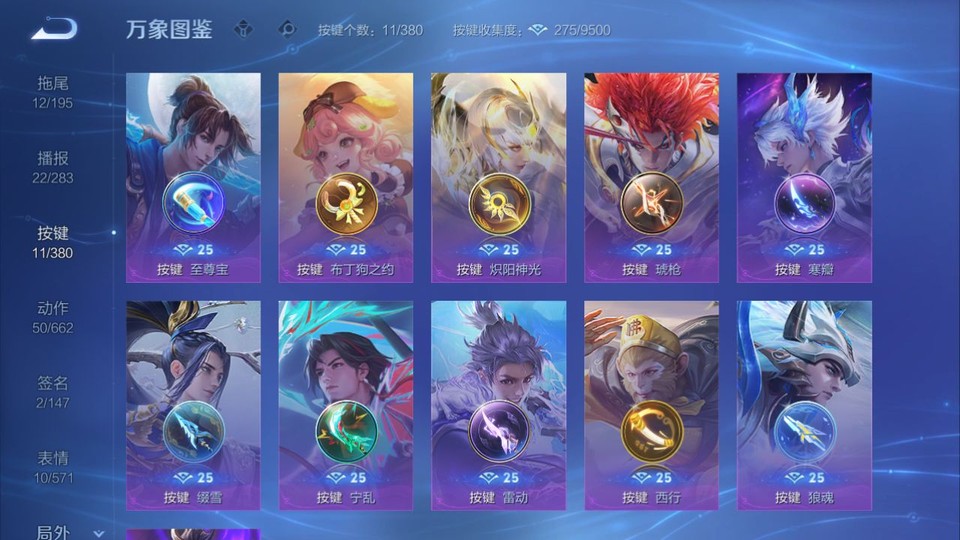Go back using the top-left arrow
Screen dimensions: 960x540
pos(54,29)
